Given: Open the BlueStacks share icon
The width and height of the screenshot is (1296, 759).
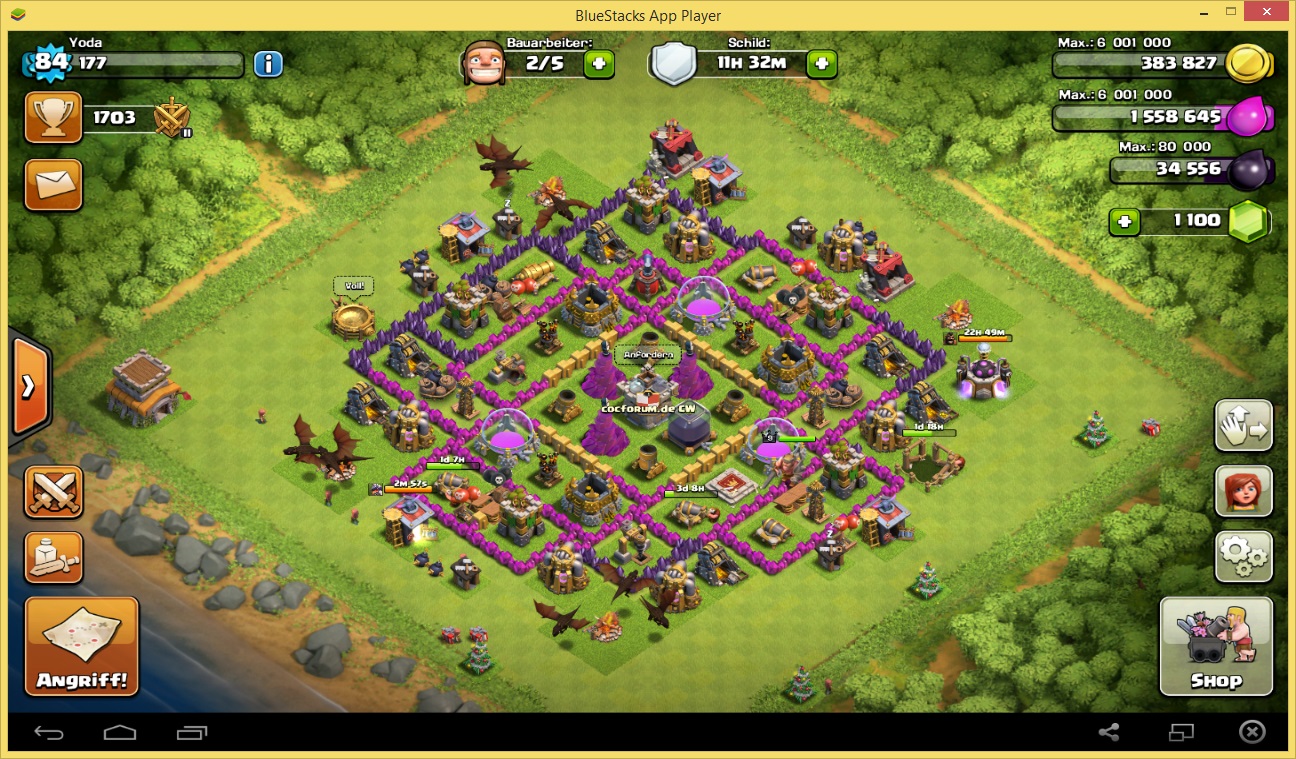Looking at the screenshot, I should 1108,733.
